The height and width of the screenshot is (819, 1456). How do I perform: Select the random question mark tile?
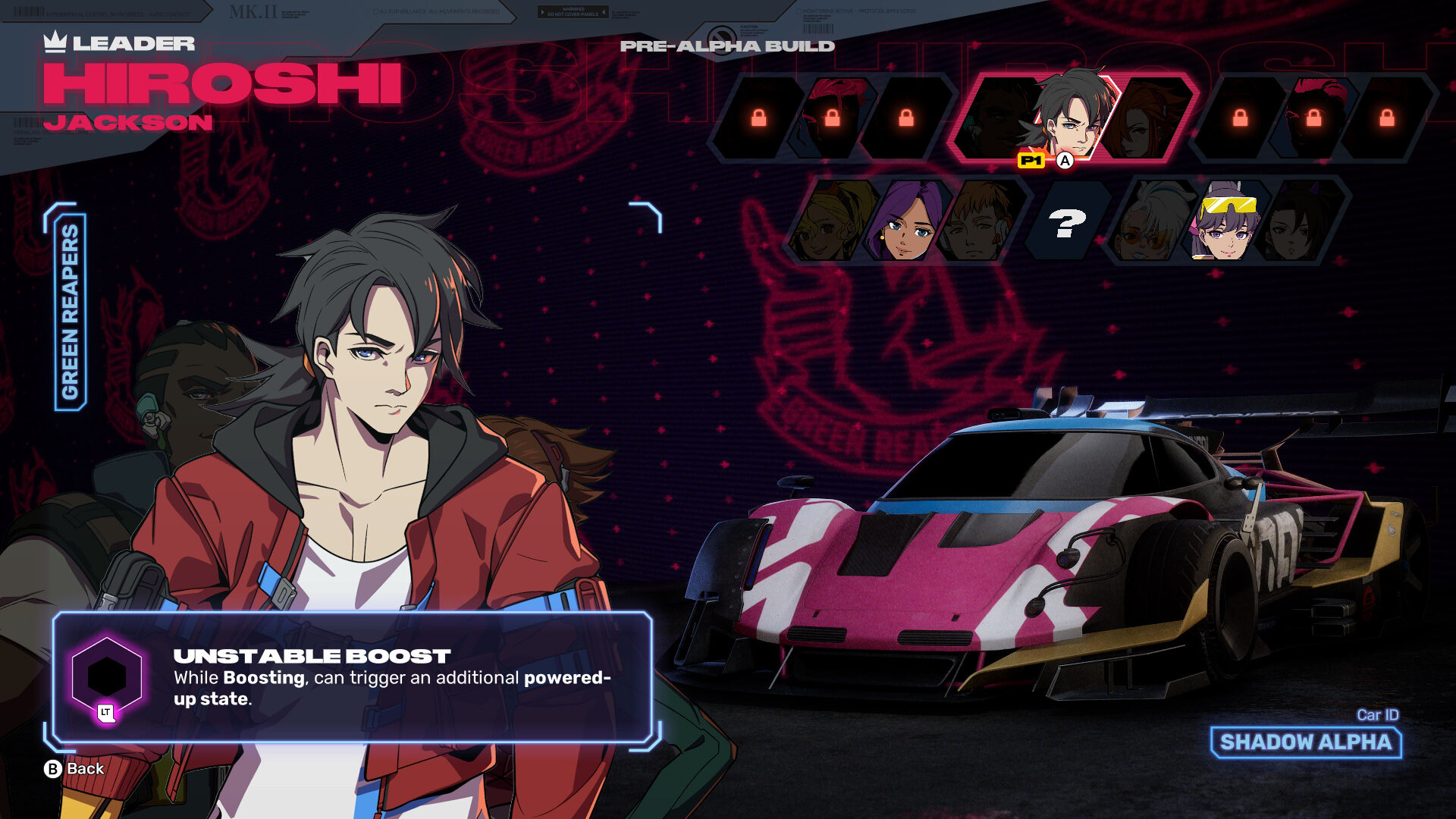pos(1066,223)
